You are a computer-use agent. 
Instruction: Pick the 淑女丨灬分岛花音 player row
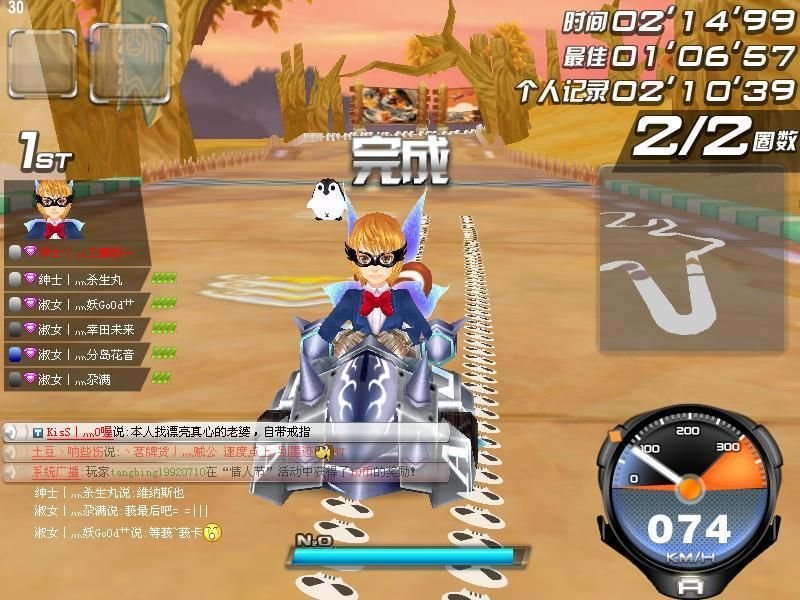tap(80, 353)
